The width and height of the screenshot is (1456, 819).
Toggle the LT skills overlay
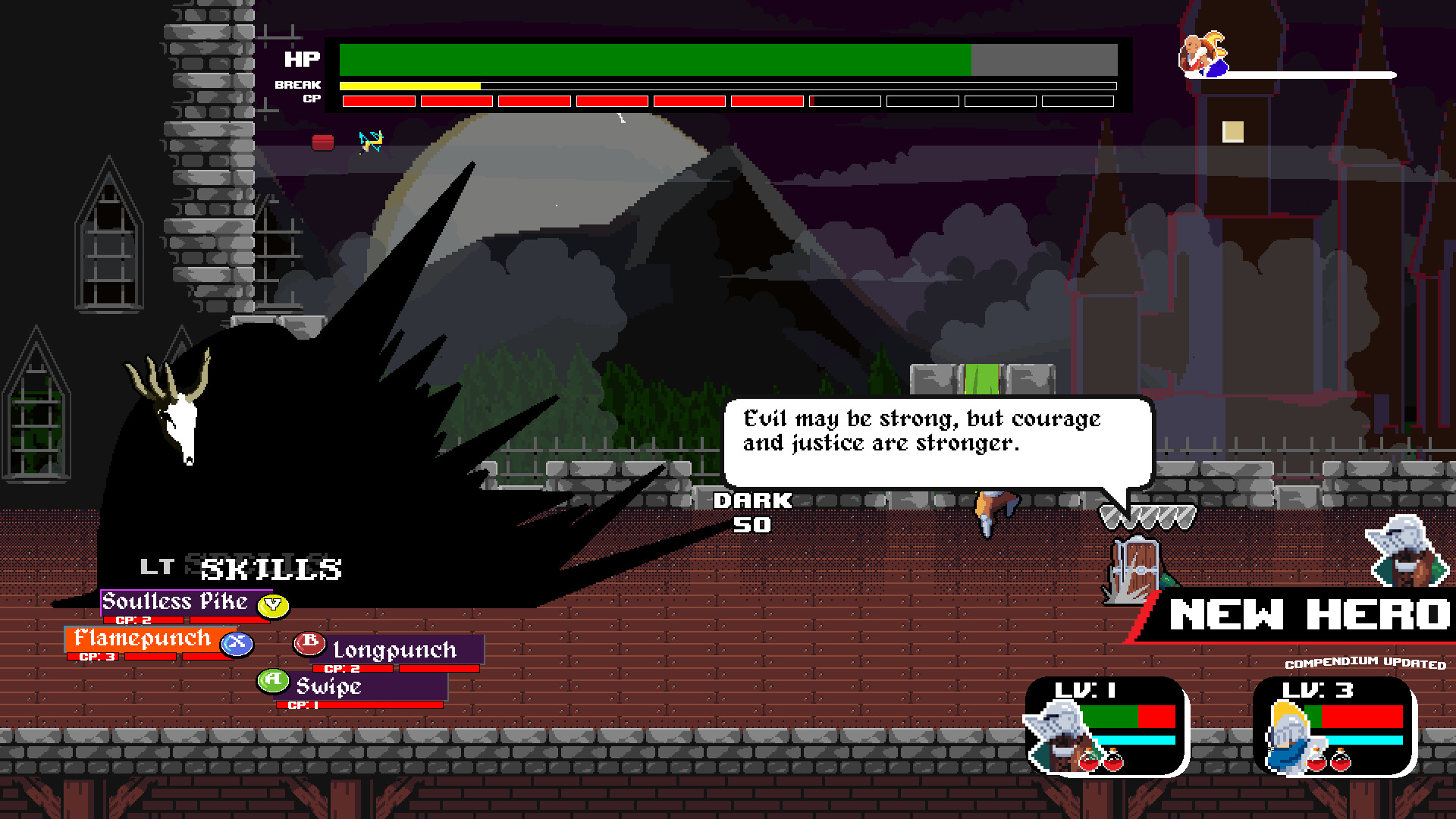[x=157, y=566]
